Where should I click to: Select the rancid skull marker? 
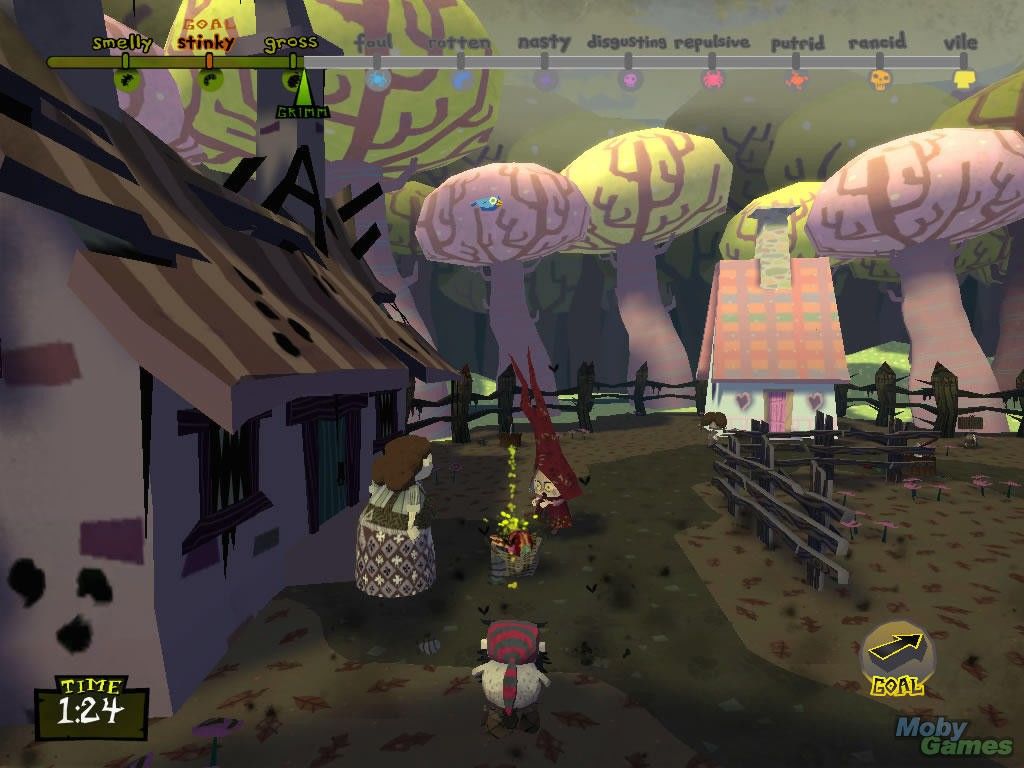(x=880, y=79)
